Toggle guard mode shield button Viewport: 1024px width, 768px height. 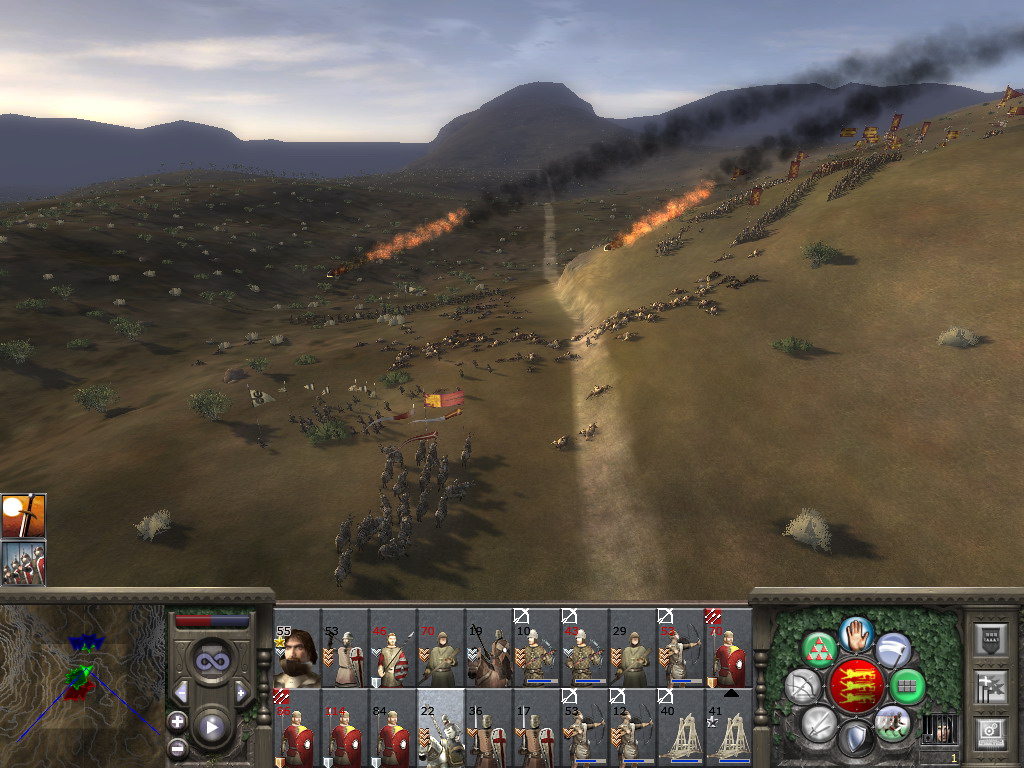tap(856, 738)
